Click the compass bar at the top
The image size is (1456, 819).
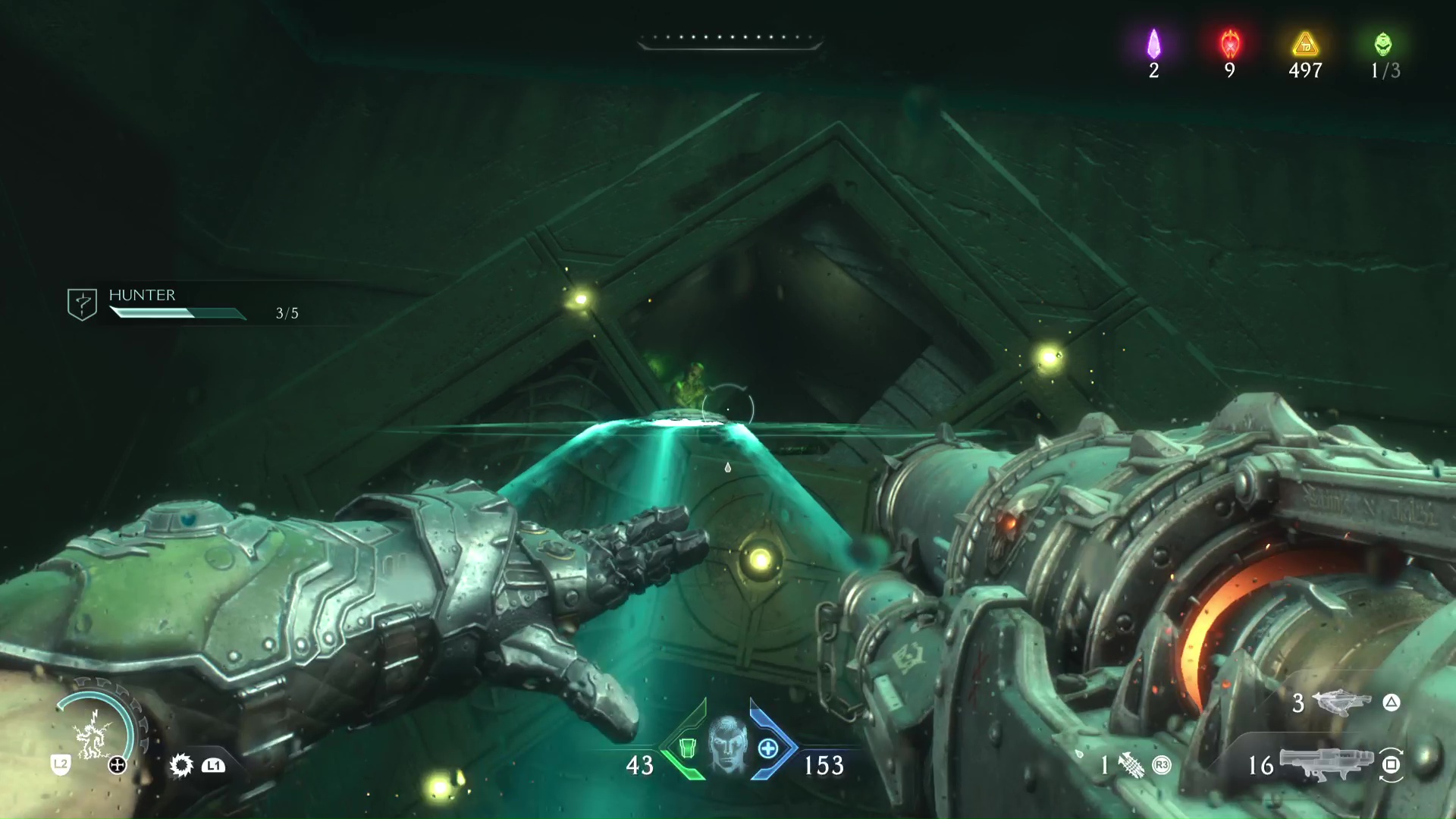[x=730, y=39]
